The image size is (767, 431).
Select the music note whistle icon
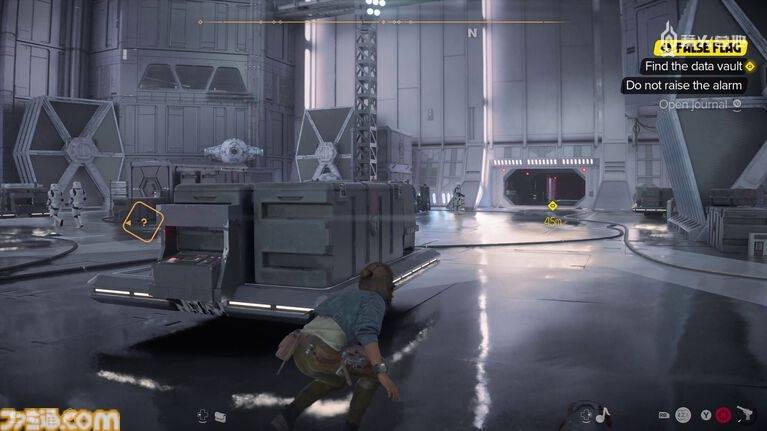(602, 413)
